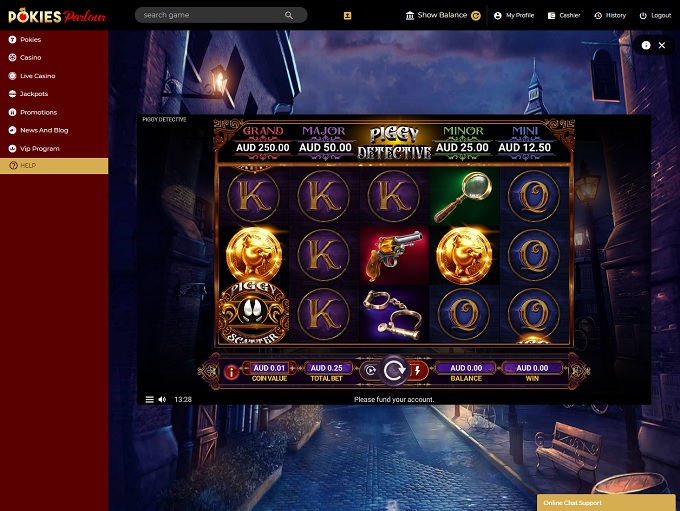Click the search game field
The width and height of the screenshot is (680, 511).
[212, 16]
